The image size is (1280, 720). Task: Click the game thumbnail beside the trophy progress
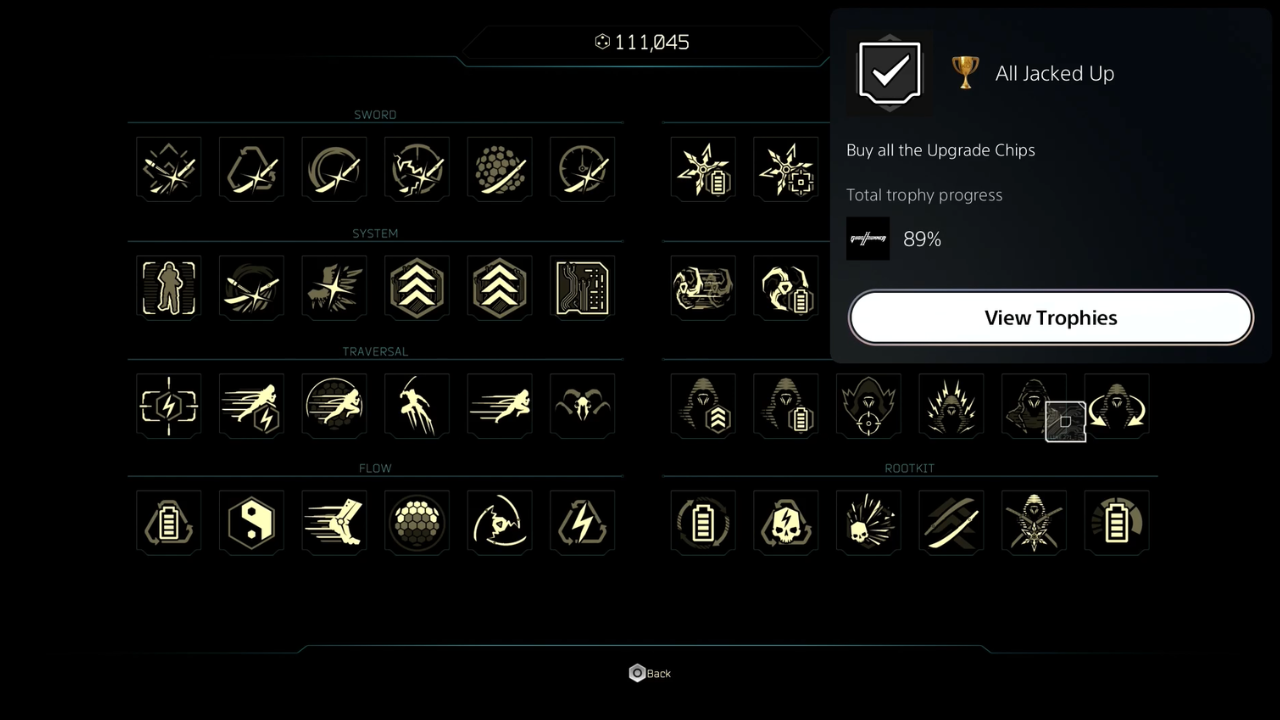click(868, 238)
